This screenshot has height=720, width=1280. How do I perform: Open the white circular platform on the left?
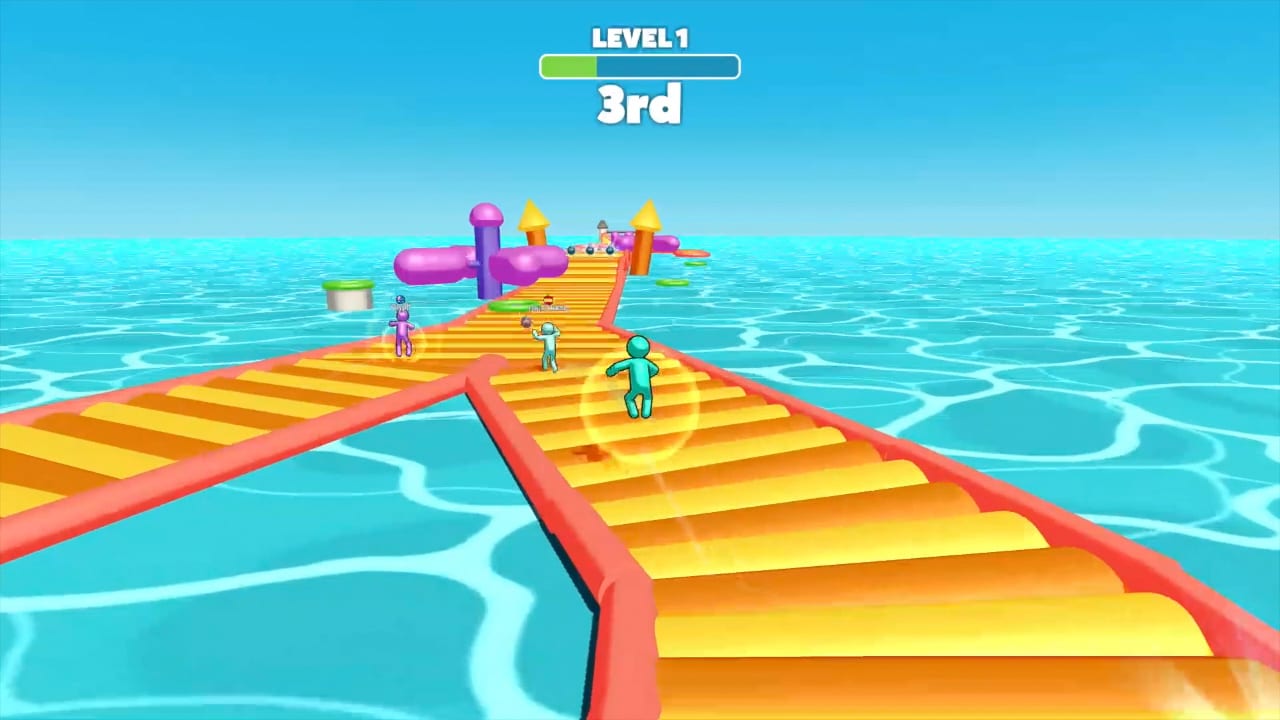point(347,296)
